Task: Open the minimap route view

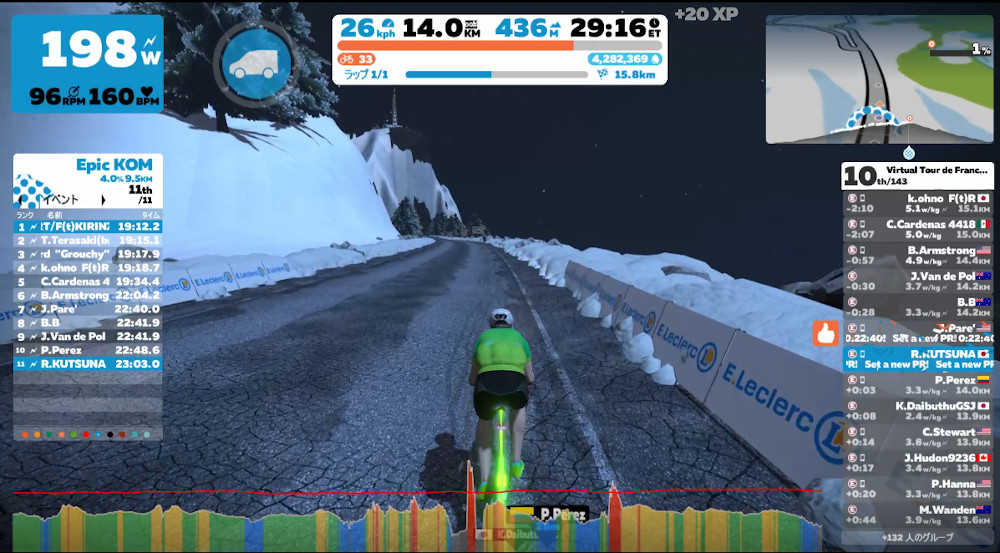Action: [x=879, y=79]
